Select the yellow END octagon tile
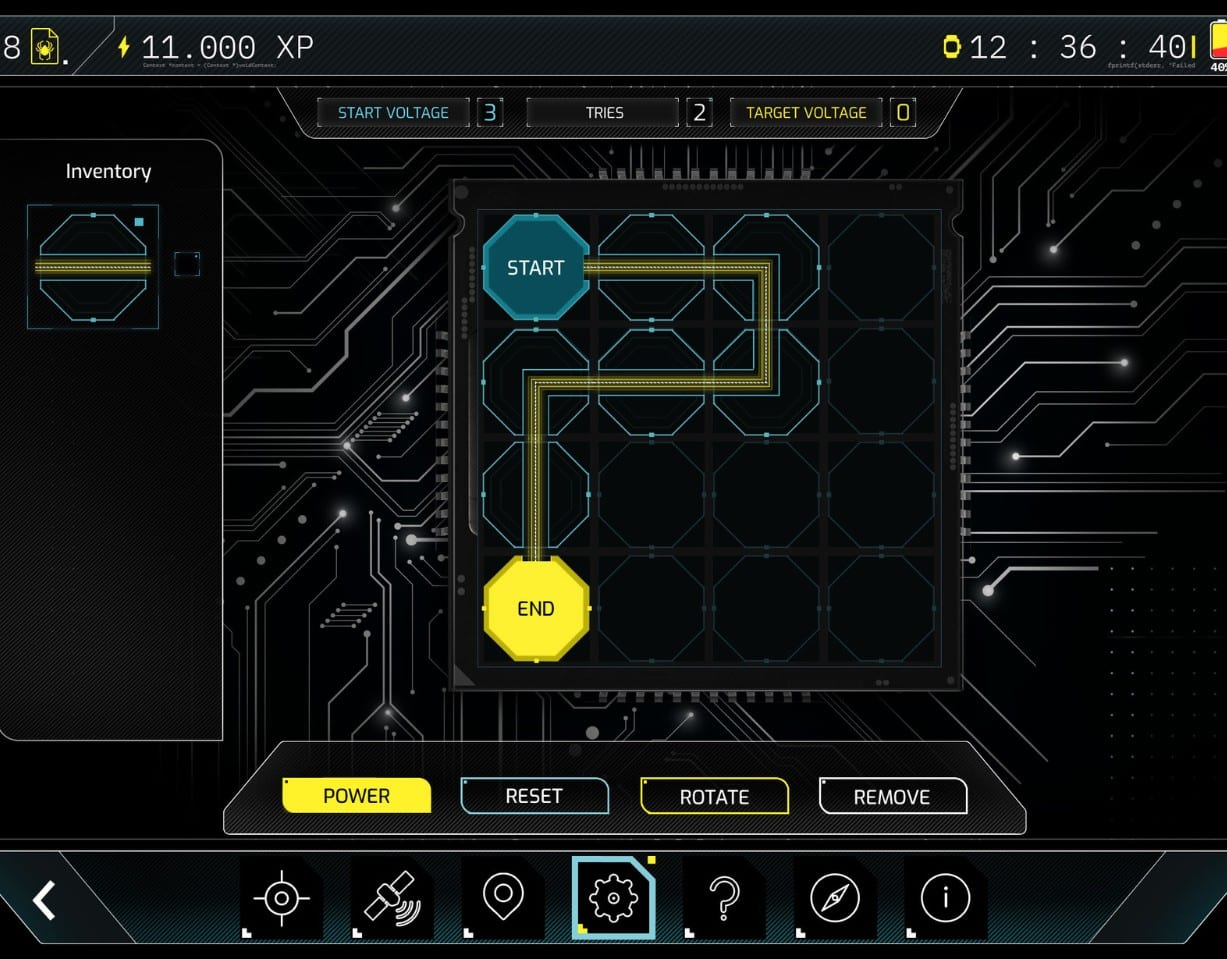The width and height of the screenshot is (1227, 959). 536,608
